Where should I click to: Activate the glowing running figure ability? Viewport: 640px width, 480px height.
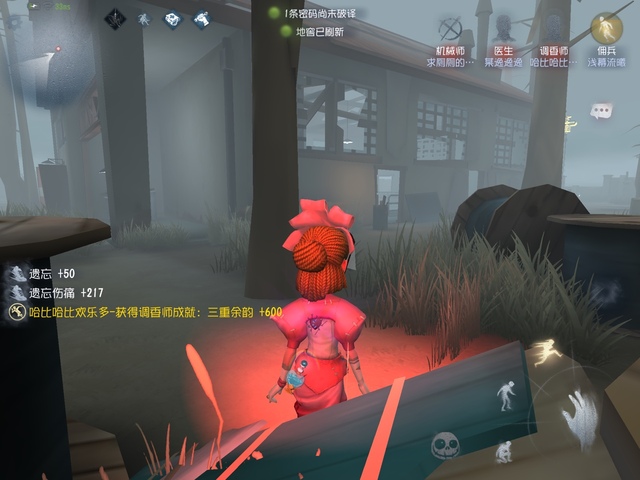coord(546,352)
